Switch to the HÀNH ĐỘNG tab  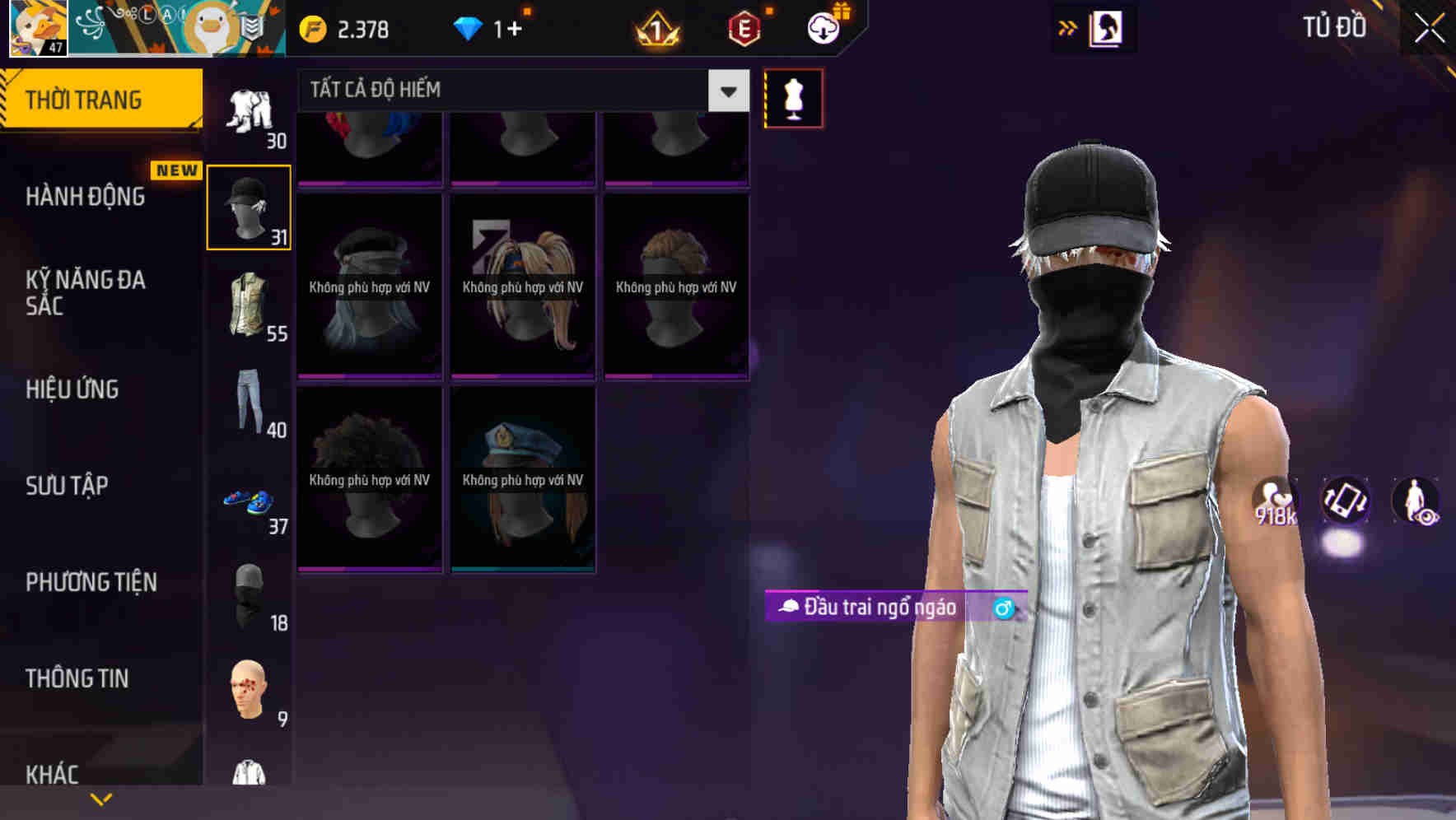click(86, 197)
